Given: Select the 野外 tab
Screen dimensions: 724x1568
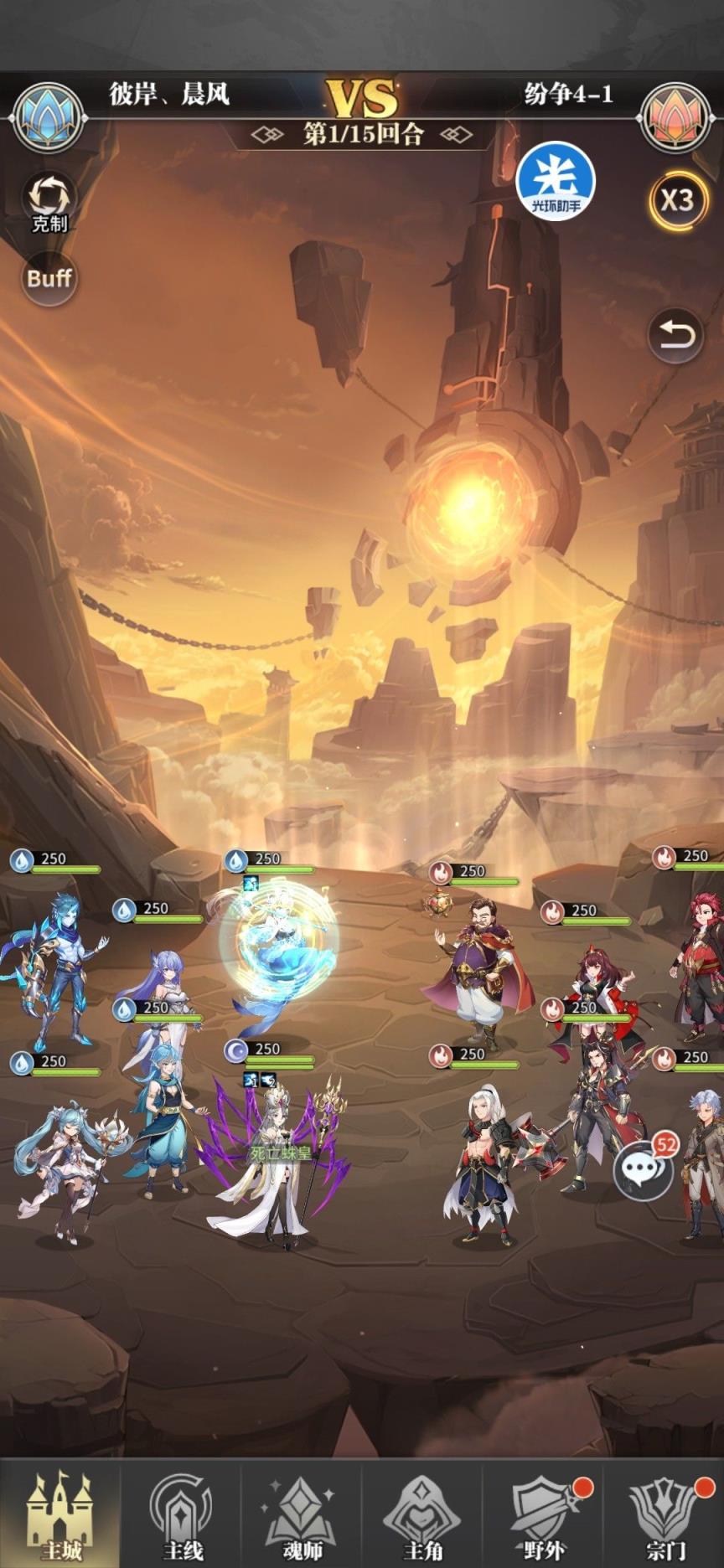Looking at the screenshot, I should [543, 1514].
